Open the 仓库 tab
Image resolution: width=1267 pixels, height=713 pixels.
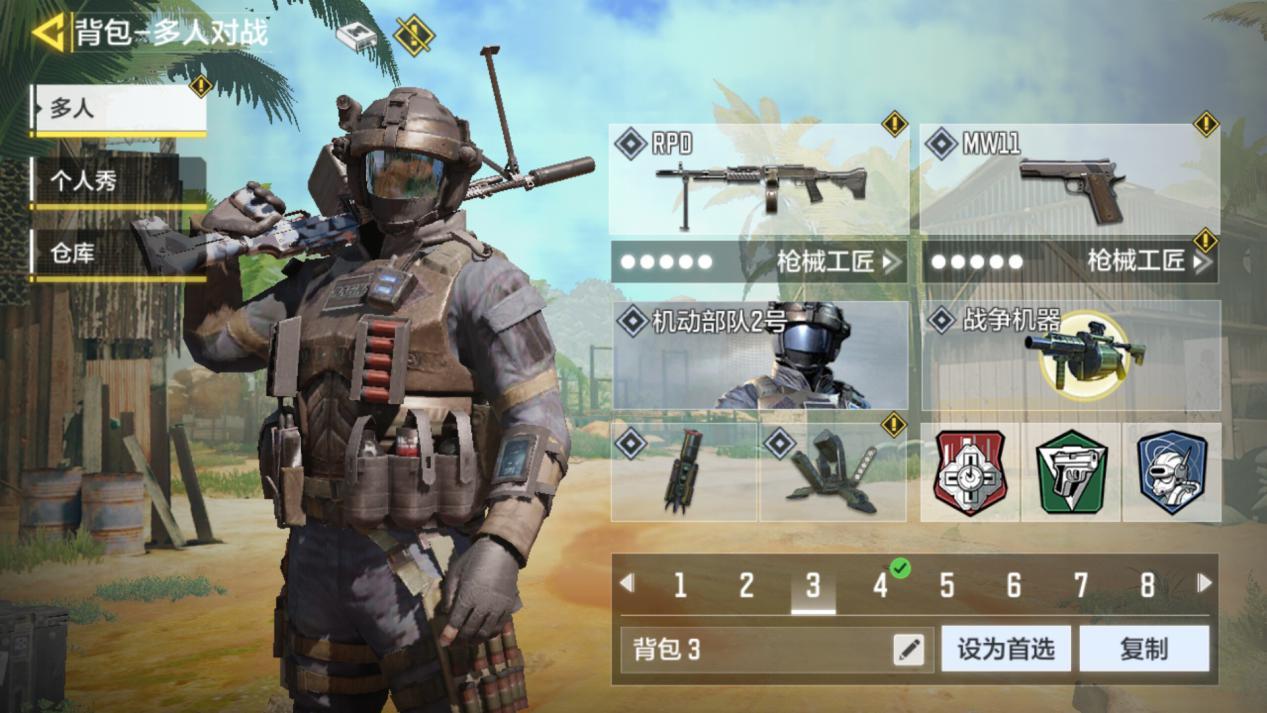118,254
